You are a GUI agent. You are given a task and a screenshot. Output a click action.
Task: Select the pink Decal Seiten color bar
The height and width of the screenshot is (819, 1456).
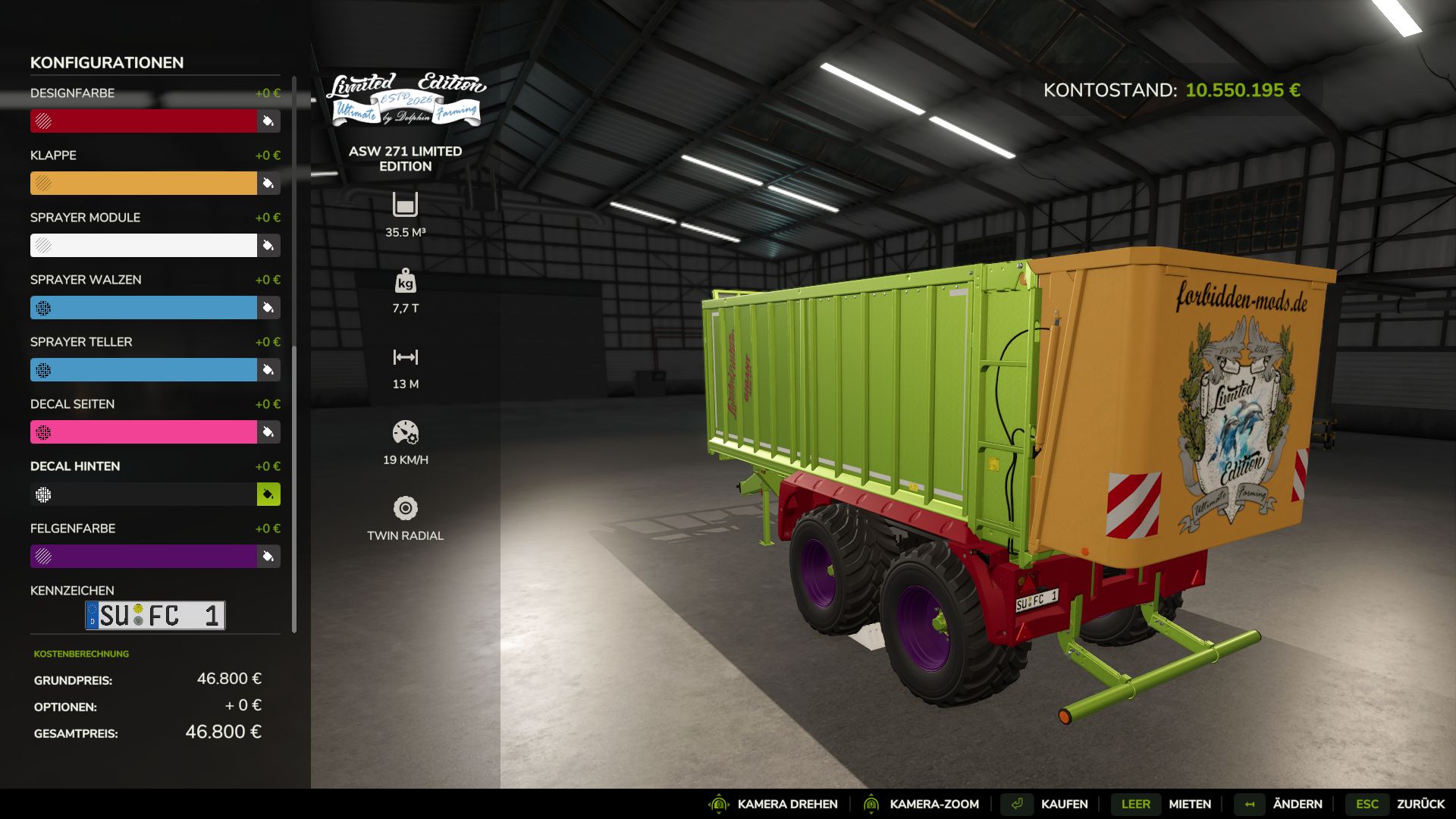[x=144, y=432]
